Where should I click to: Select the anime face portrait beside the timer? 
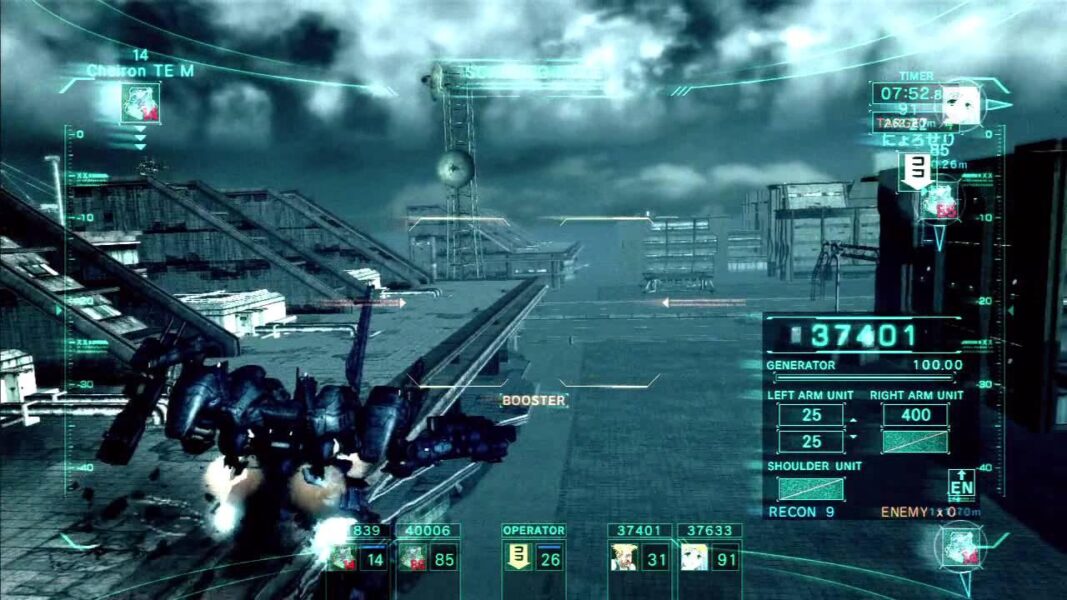962,105
